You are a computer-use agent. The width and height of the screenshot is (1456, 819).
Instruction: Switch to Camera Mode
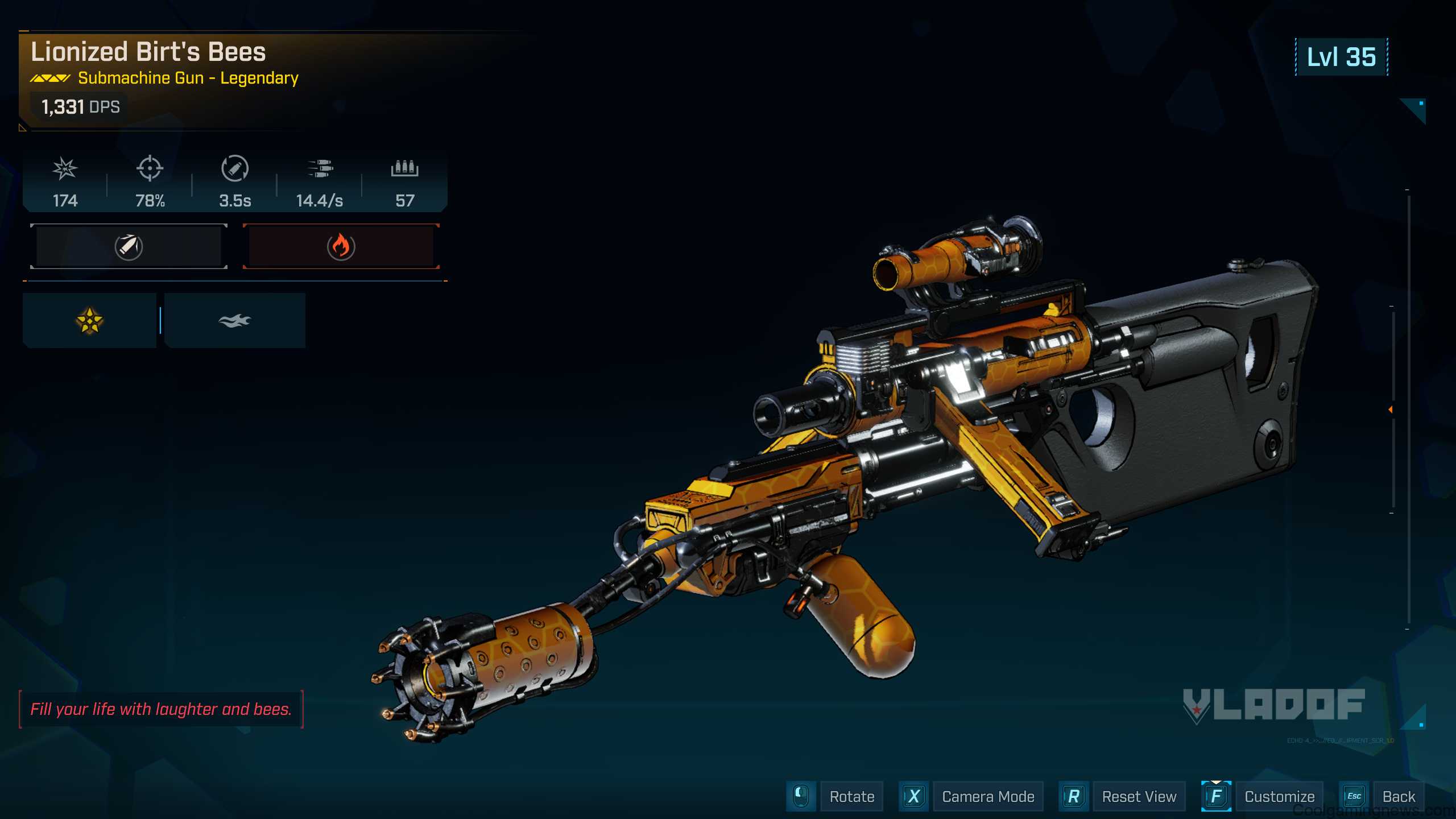pyautogui.click(x=987, y=796)
